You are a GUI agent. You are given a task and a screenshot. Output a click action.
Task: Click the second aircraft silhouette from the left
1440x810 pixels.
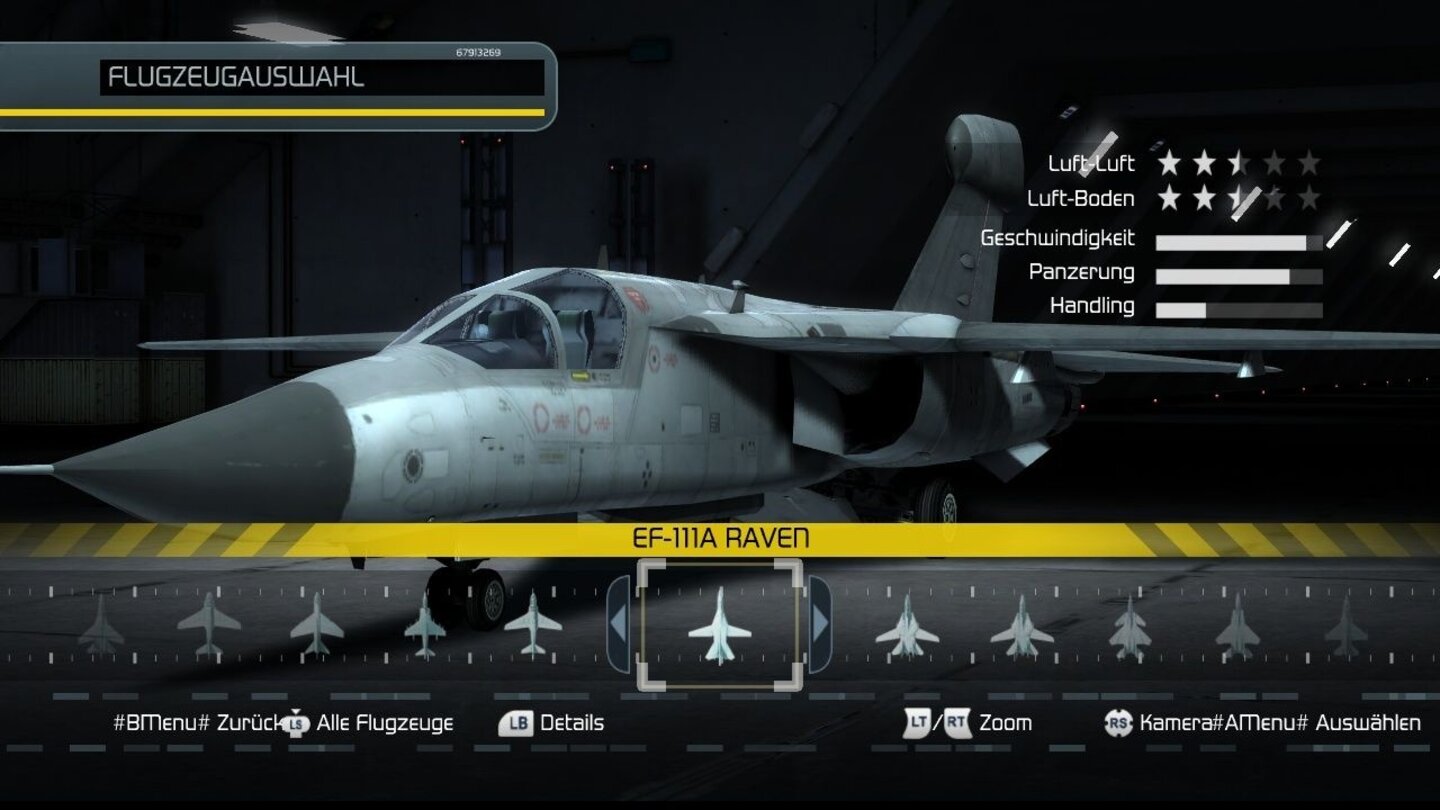208,625
